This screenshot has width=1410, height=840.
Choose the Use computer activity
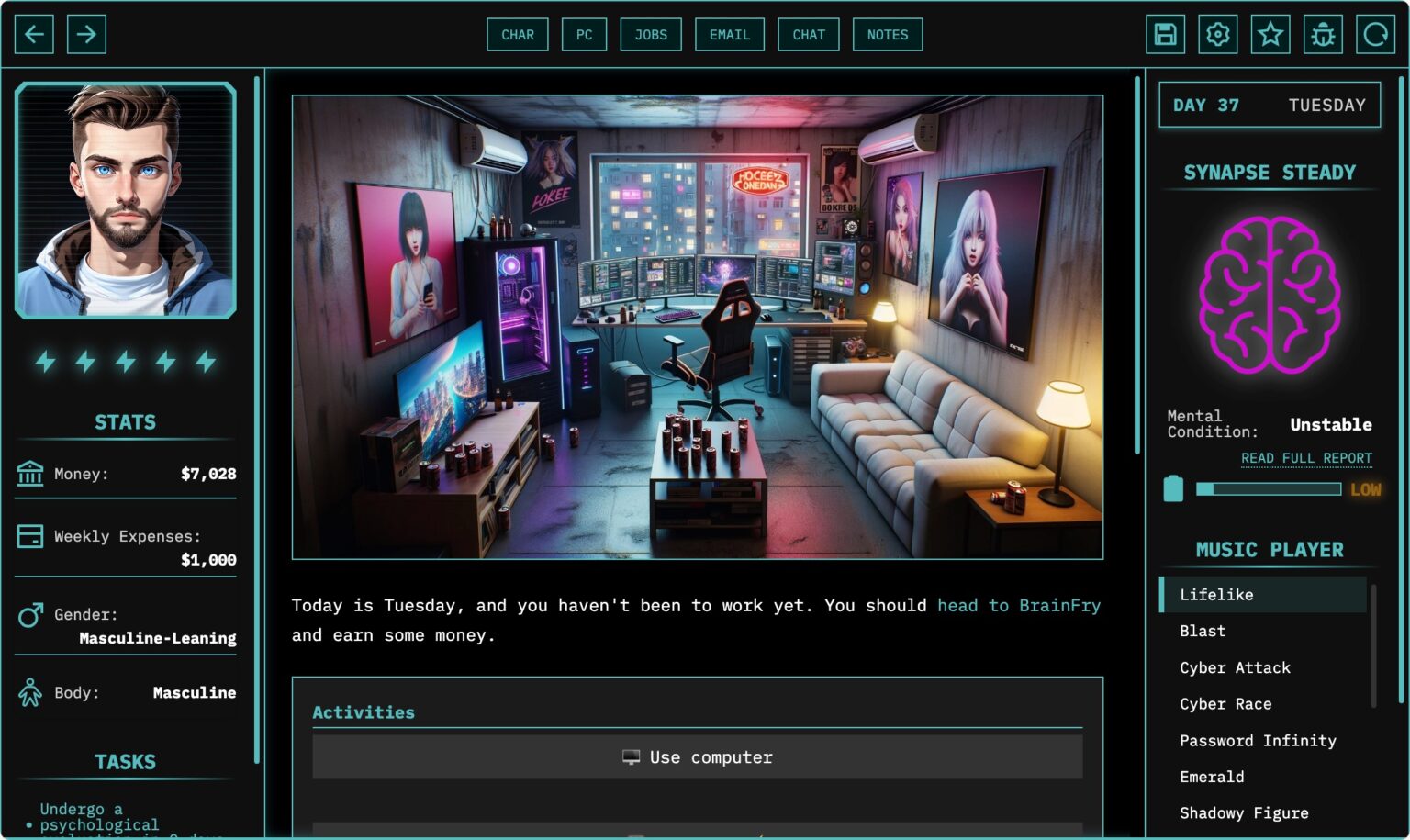[698, 756]
